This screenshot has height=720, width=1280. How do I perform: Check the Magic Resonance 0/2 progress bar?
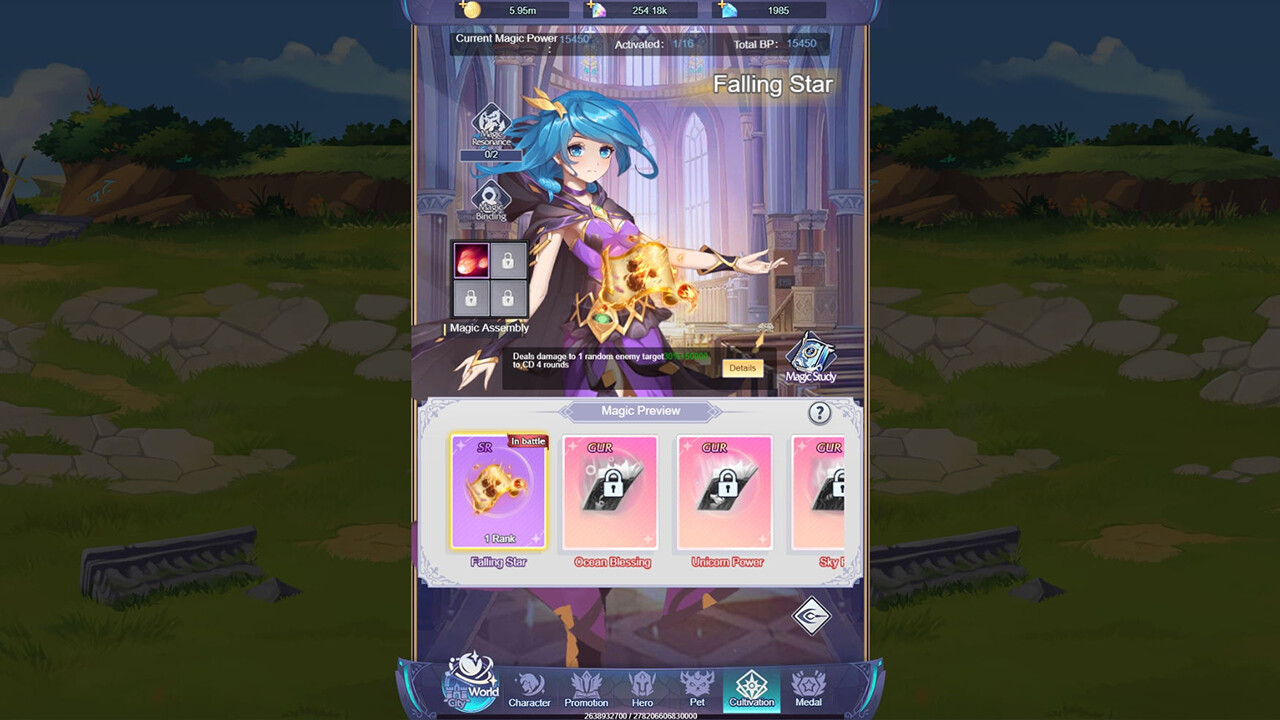click(x=490, y=154)
